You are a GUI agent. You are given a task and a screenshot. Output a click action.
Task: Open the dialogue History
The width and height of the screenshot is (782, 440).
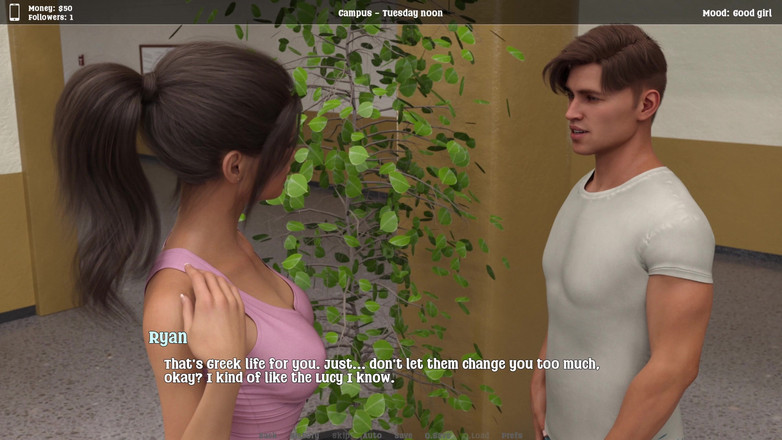coord(304,435)
